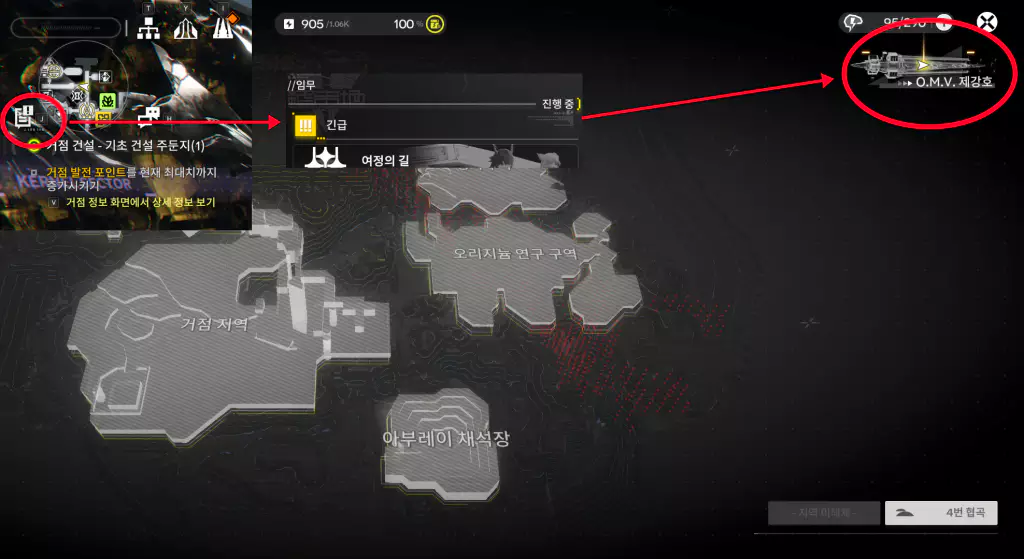
Task: Click the yellow storage icon beside 100%
Action: coord(435,24)
